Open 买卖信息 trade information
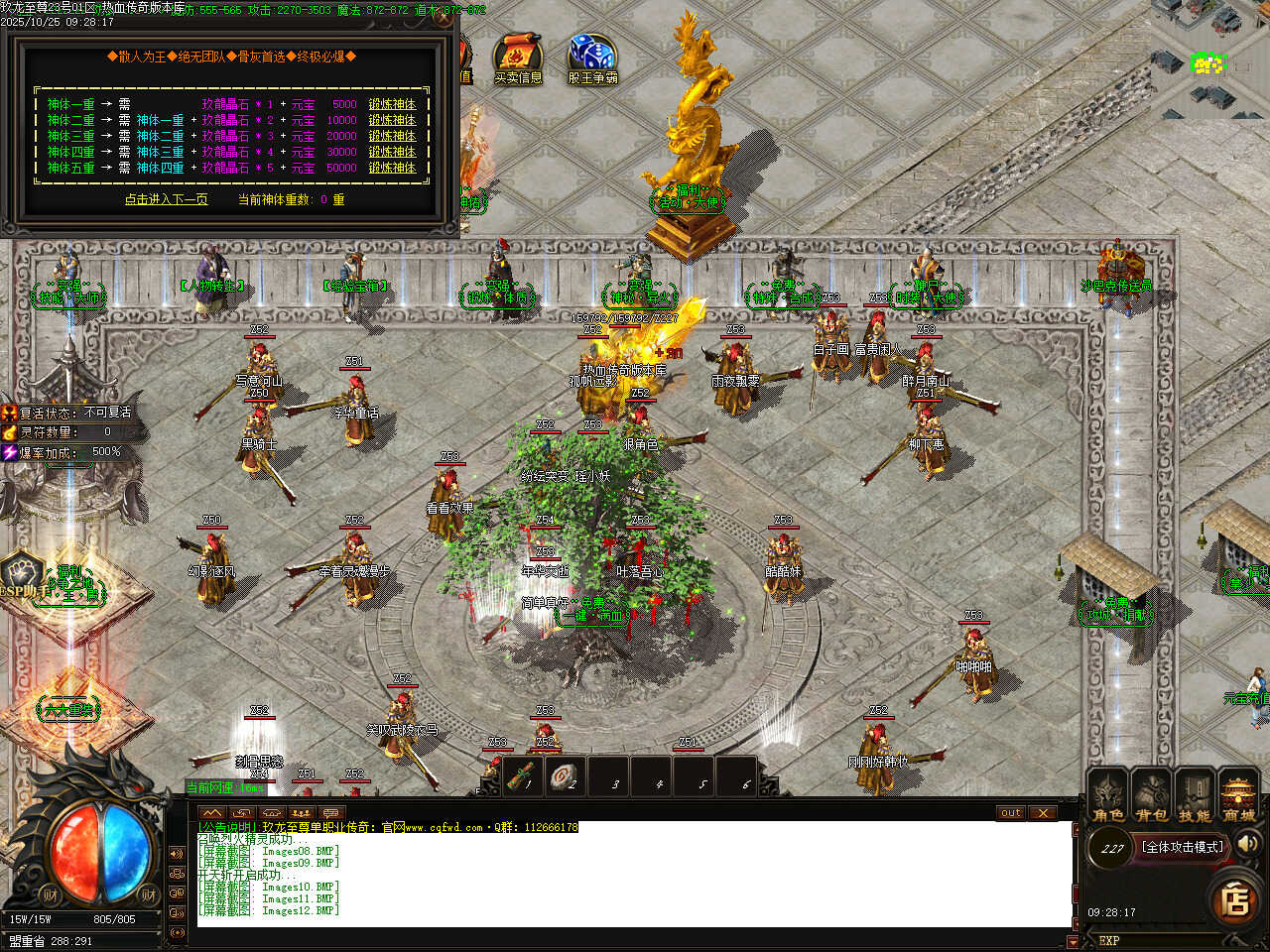 click(517, 58)
